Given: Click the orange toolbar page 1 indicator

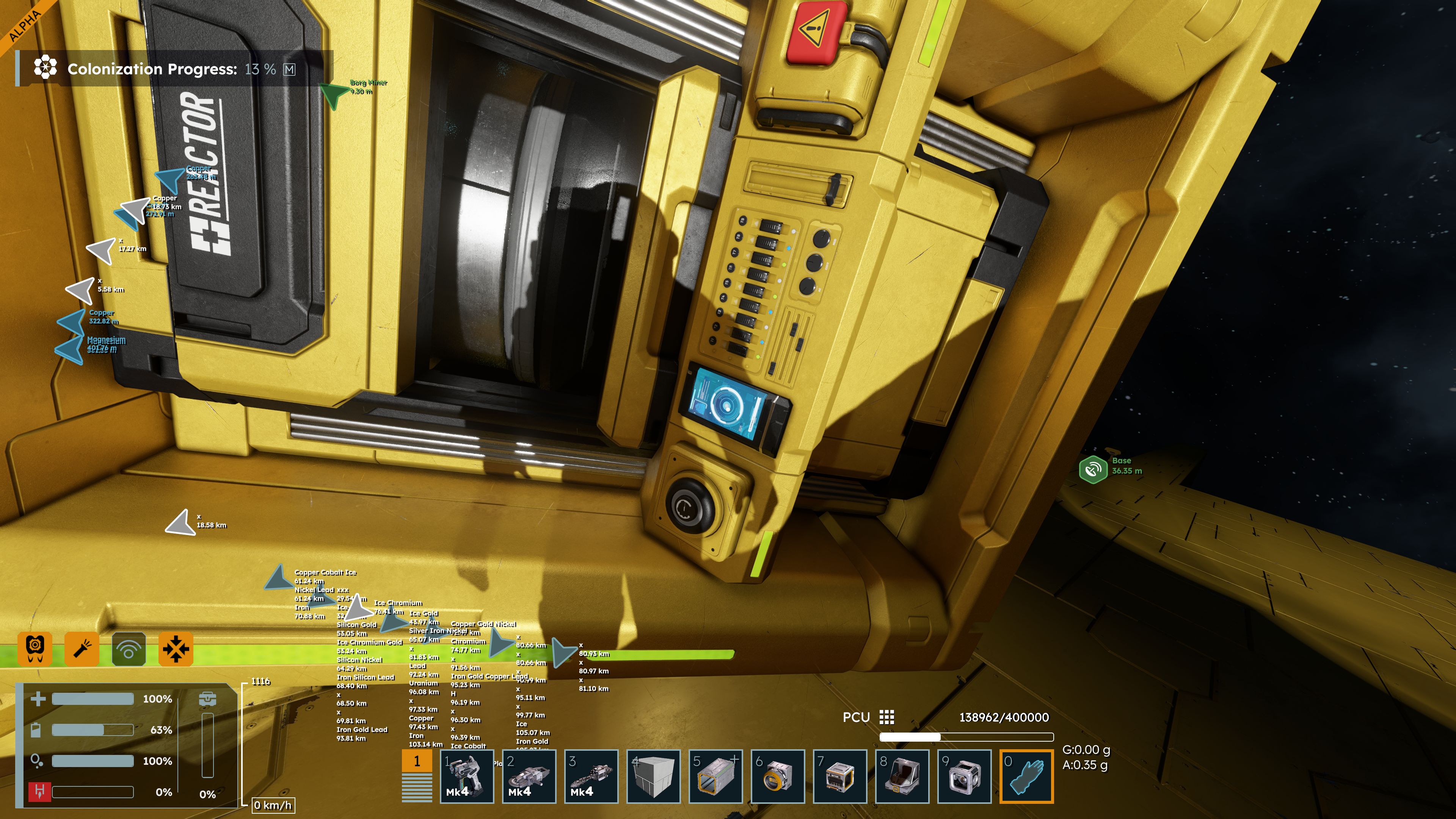Looking at the screenshot, I should 417,761.
